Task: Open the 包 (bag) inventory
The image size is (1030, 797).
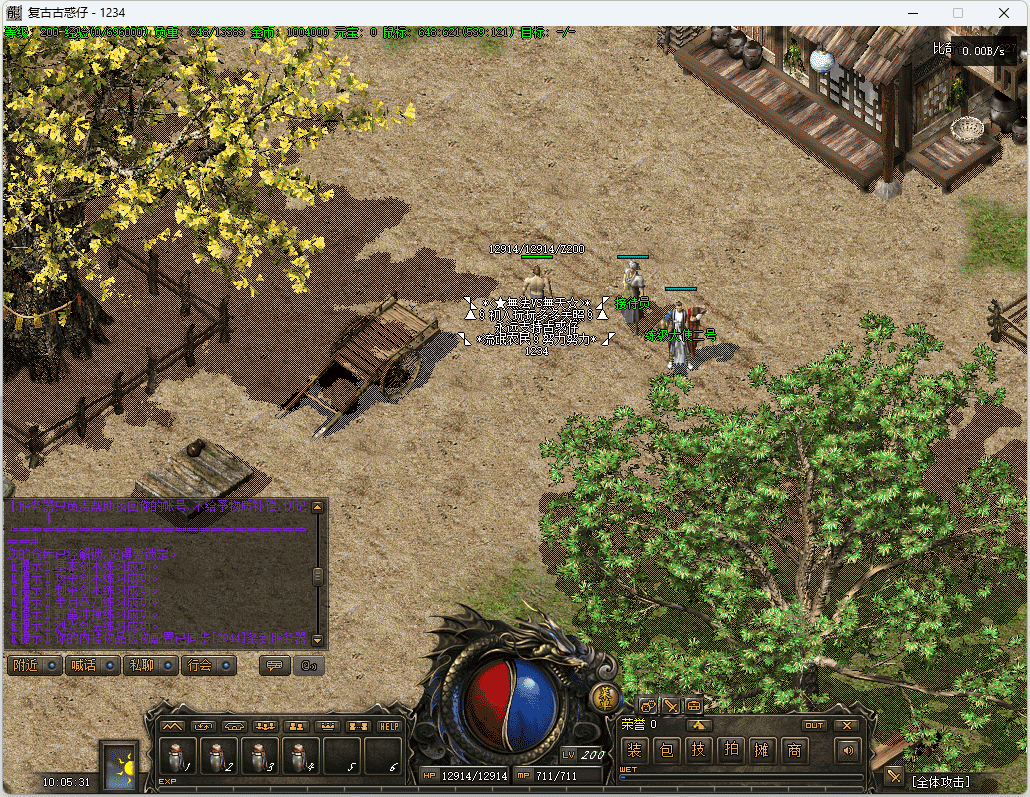Action: pyautogui.click(x=667, y=750)
